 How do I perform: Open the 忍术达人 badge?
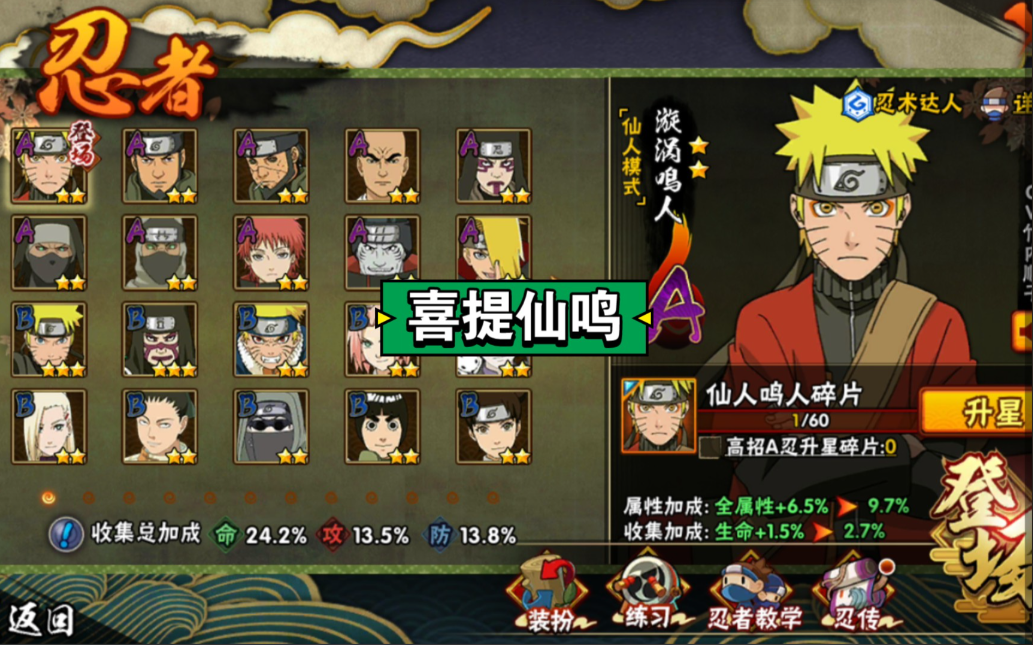901,102
